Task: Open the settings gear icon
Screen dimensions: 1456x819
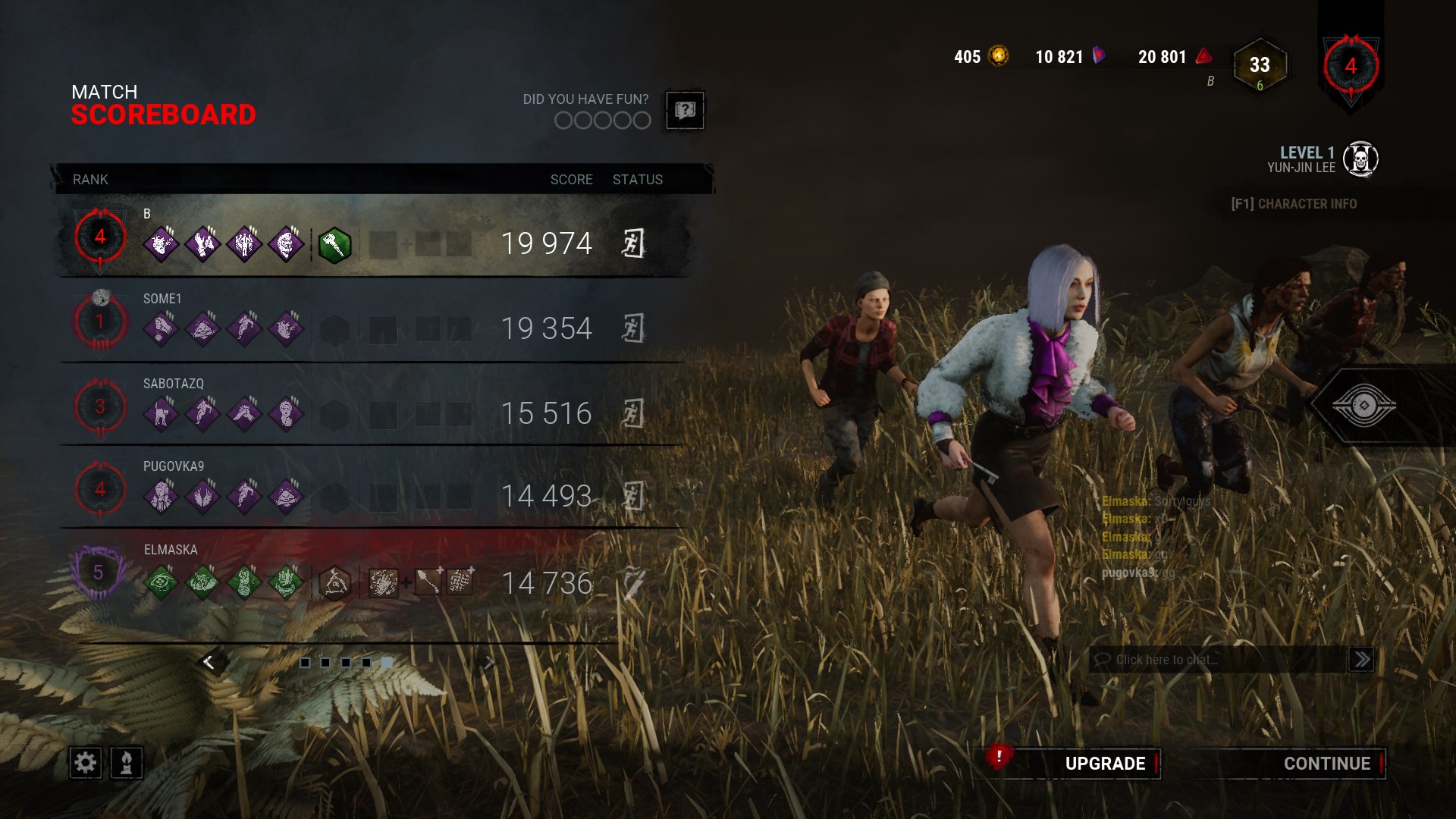Action: point(85,763)
